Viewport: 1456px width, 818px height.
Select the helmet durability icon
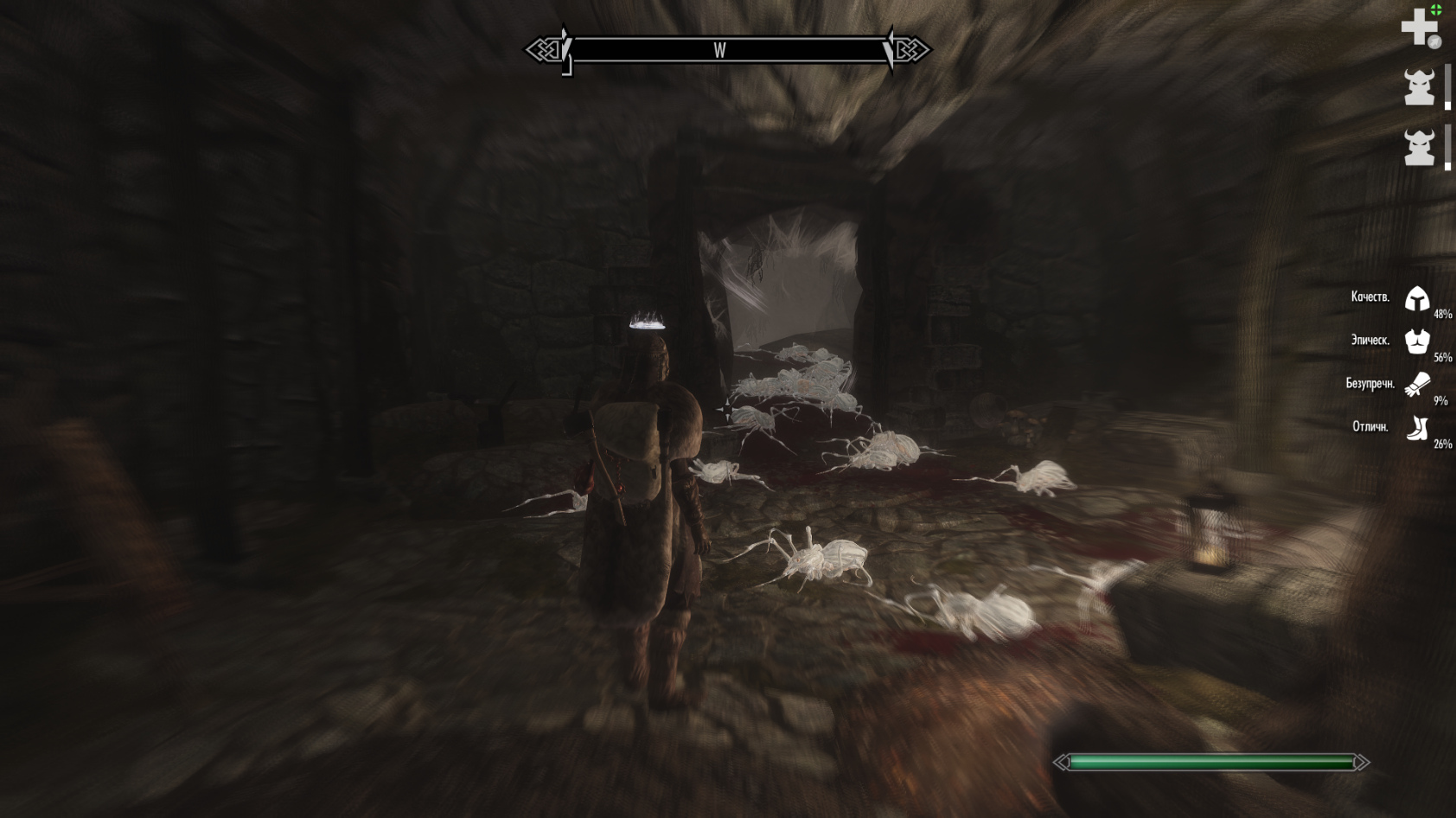[1417, 298]
